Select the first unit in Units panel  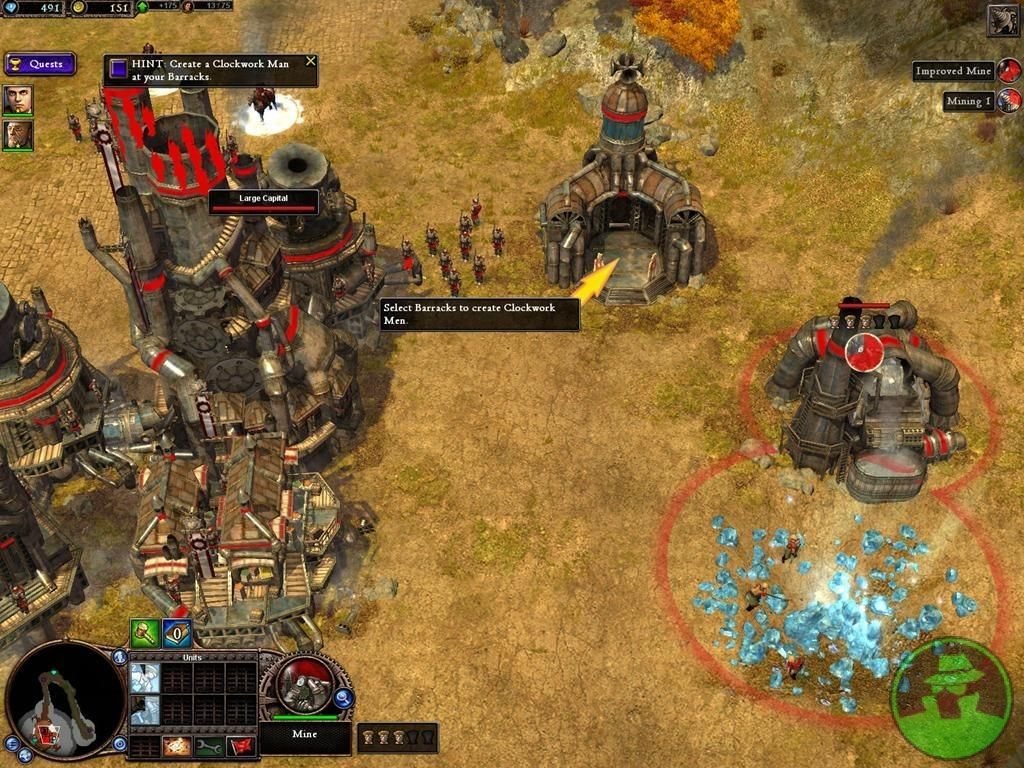pyautogui.click(x=145, y=678)
